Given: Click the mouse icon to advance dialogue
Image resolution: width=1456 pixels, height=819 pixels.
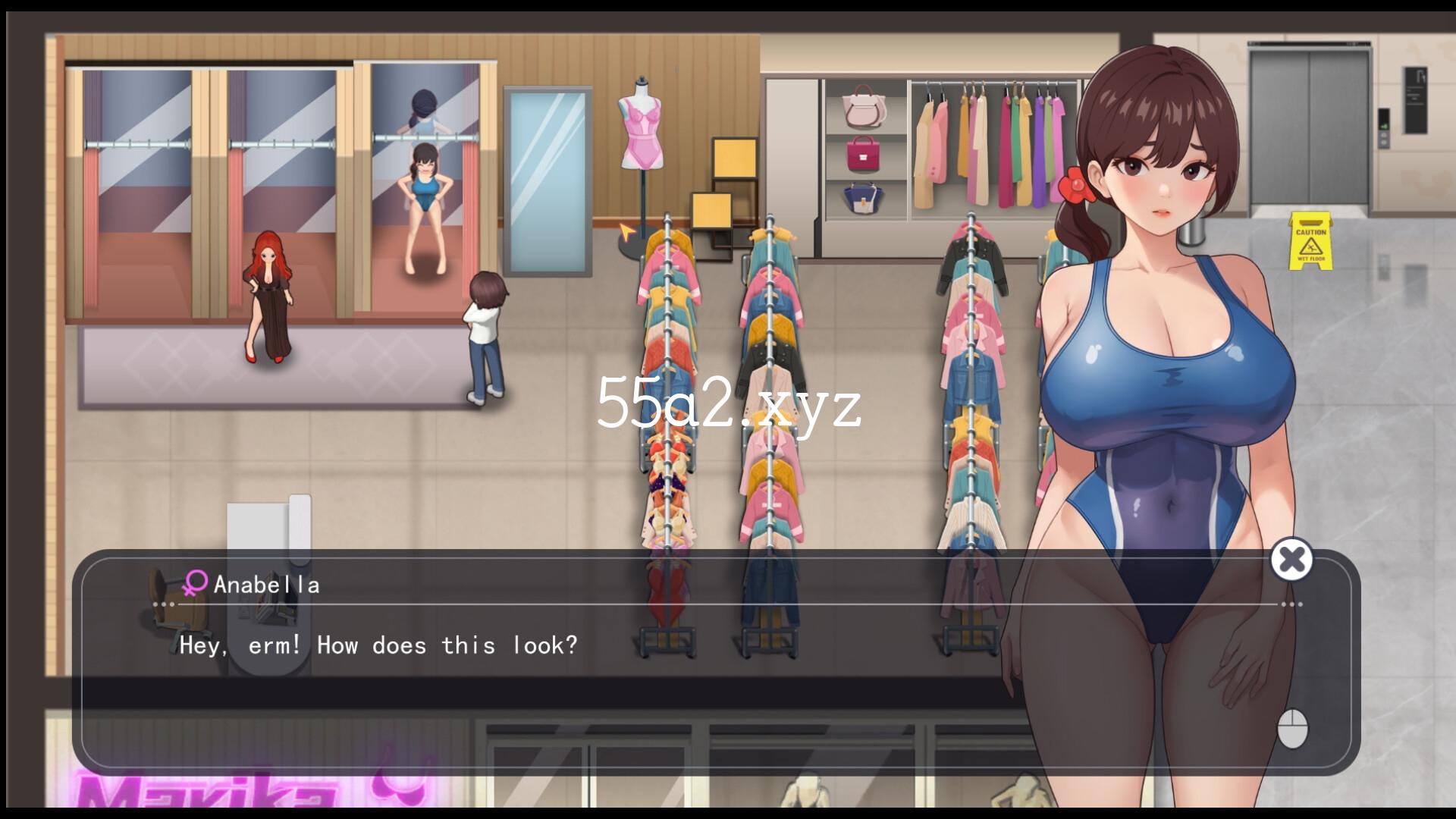Looking at the screenshot, I should click(1292, 728).
